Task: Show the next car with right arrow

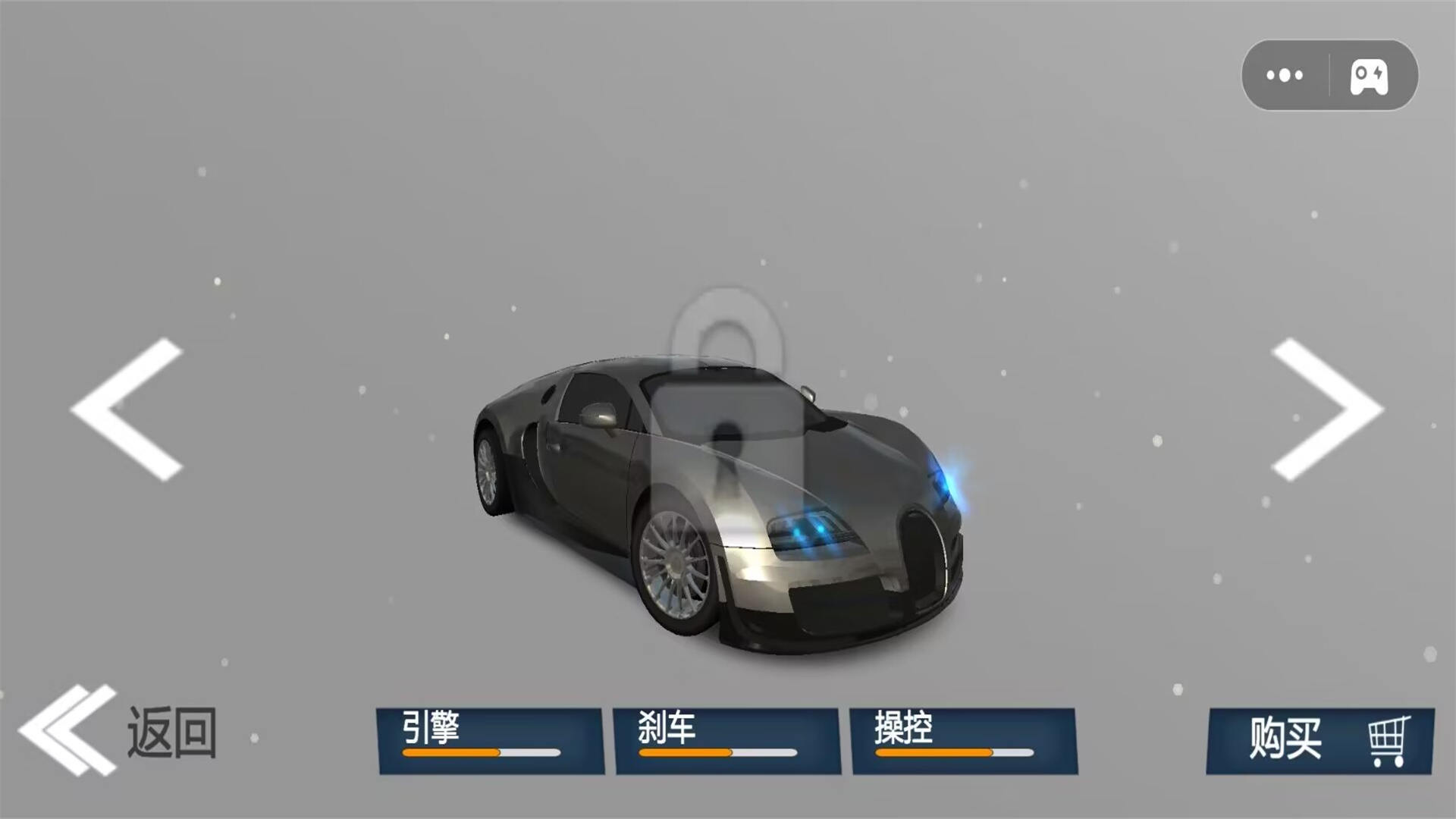Action: 1327,409
